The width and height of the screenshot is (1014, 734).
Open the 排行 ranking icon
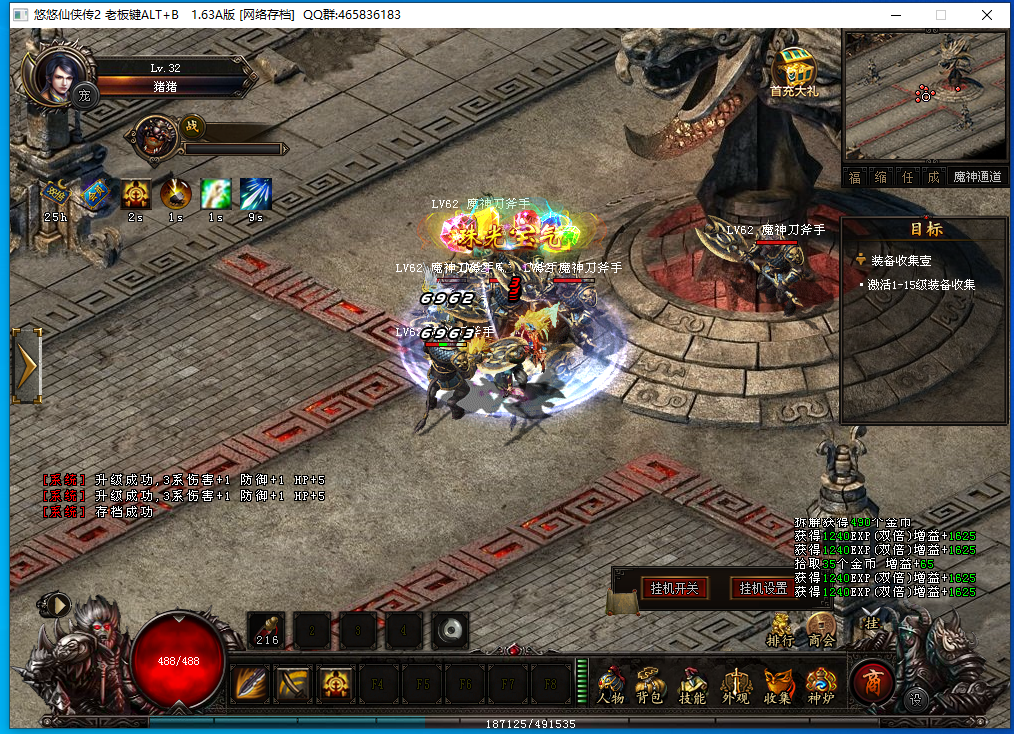point(780,630)
